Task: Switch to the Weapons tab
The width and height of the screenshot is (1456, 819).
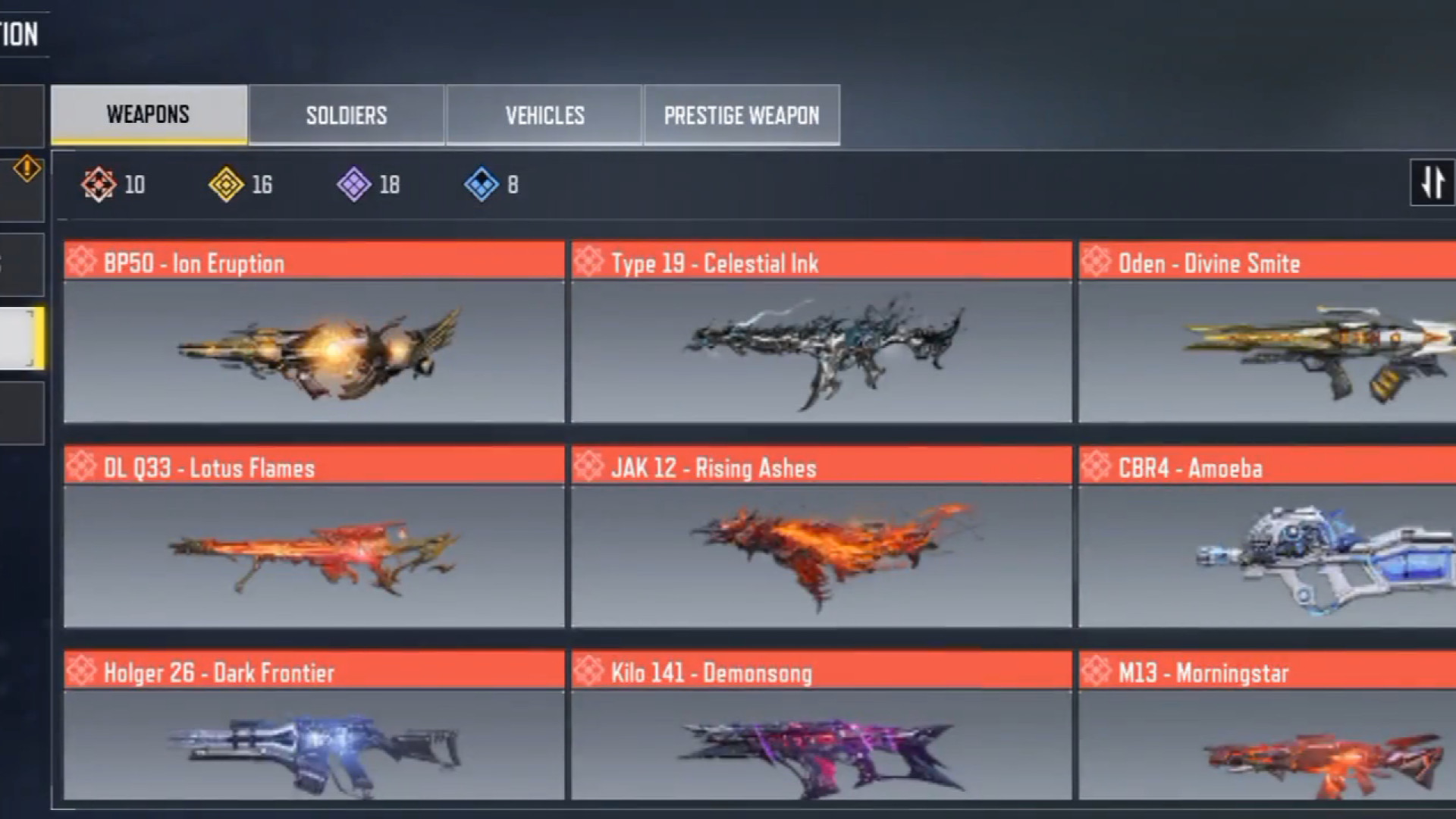Action: pos(149,115)
